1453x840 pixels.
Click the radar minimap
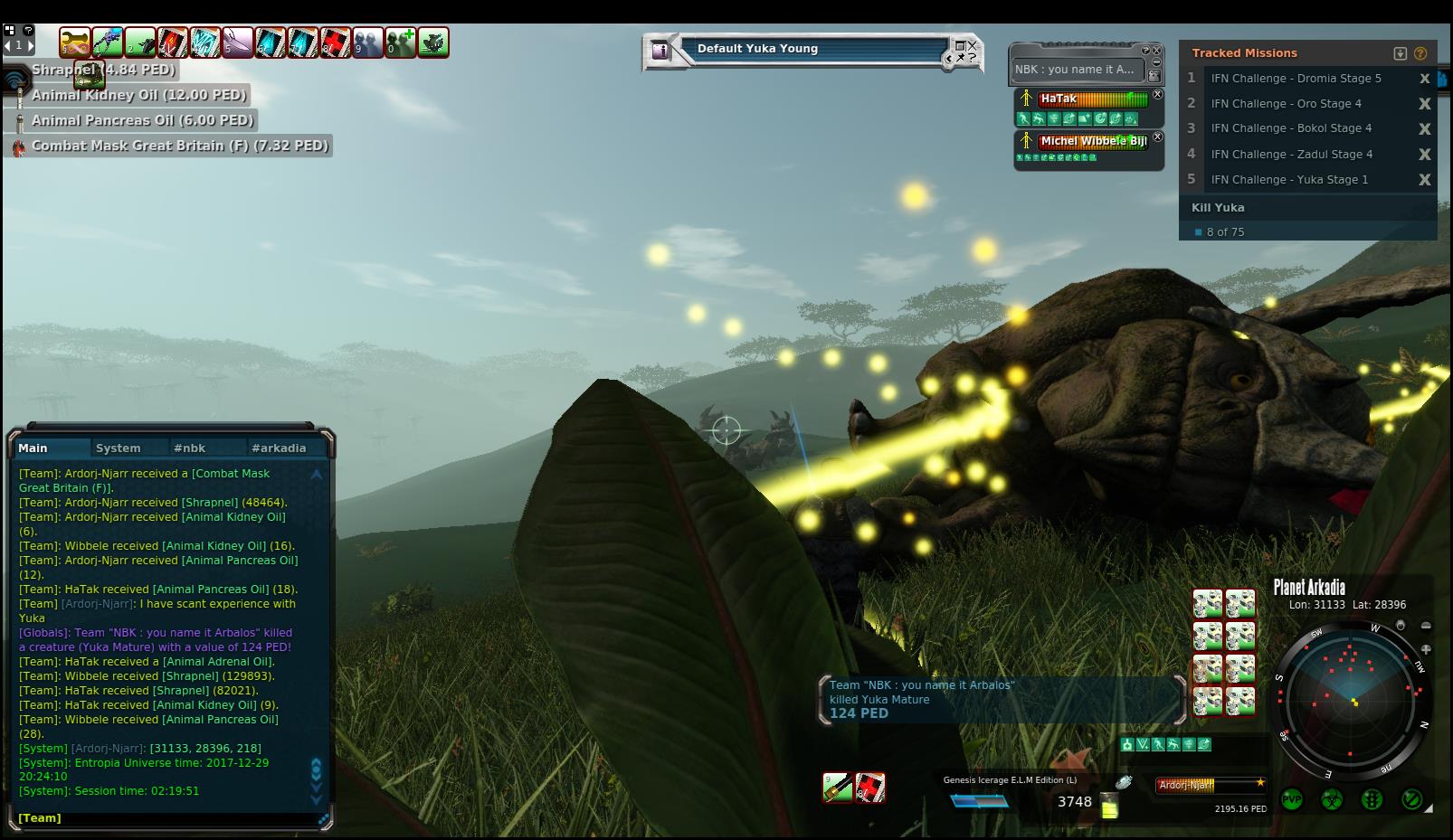coord(1352,701)
